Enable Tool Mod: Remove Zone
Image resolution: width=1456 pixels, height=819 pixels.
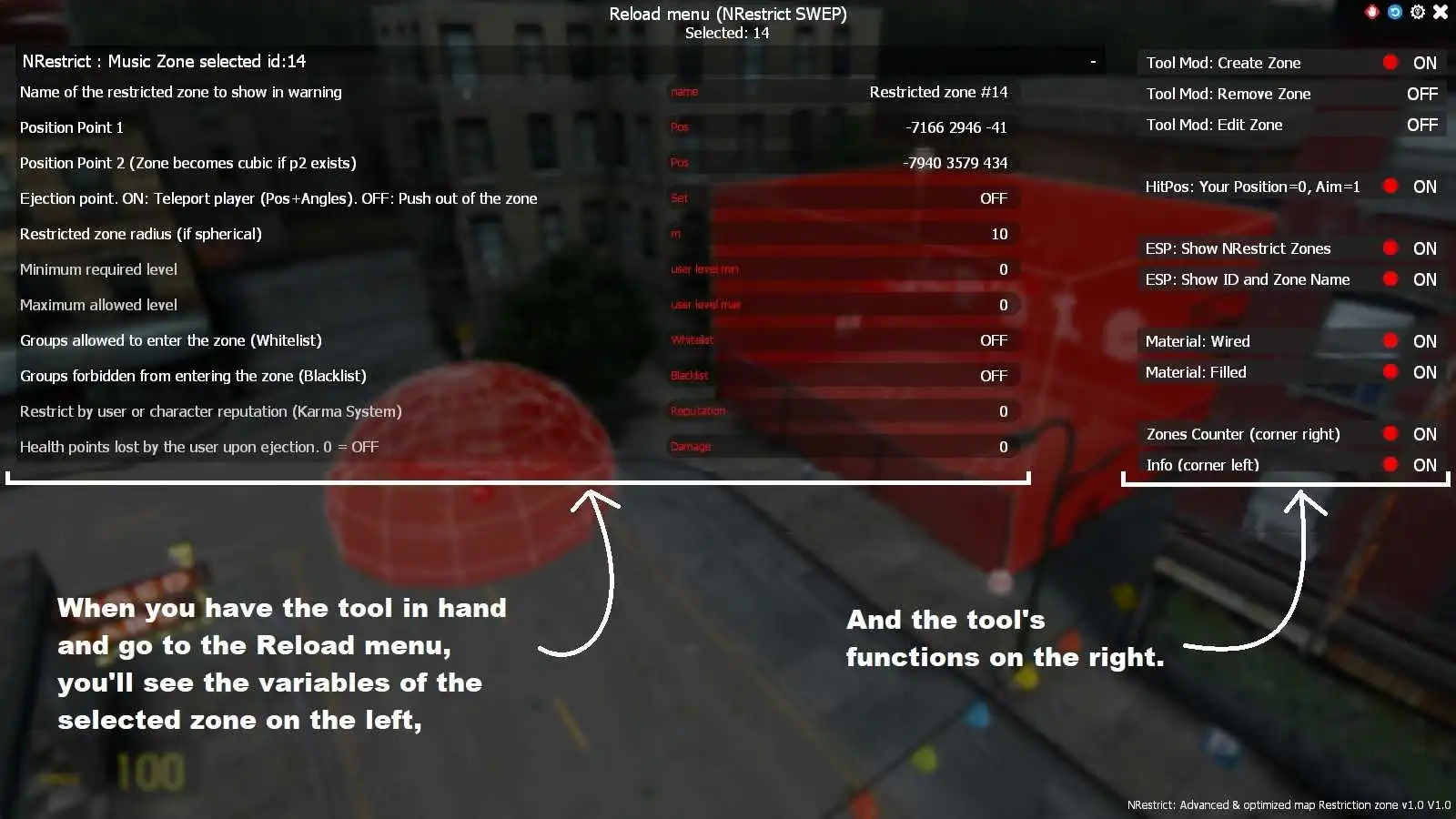pyautogui.click(x=1421, y=93)
